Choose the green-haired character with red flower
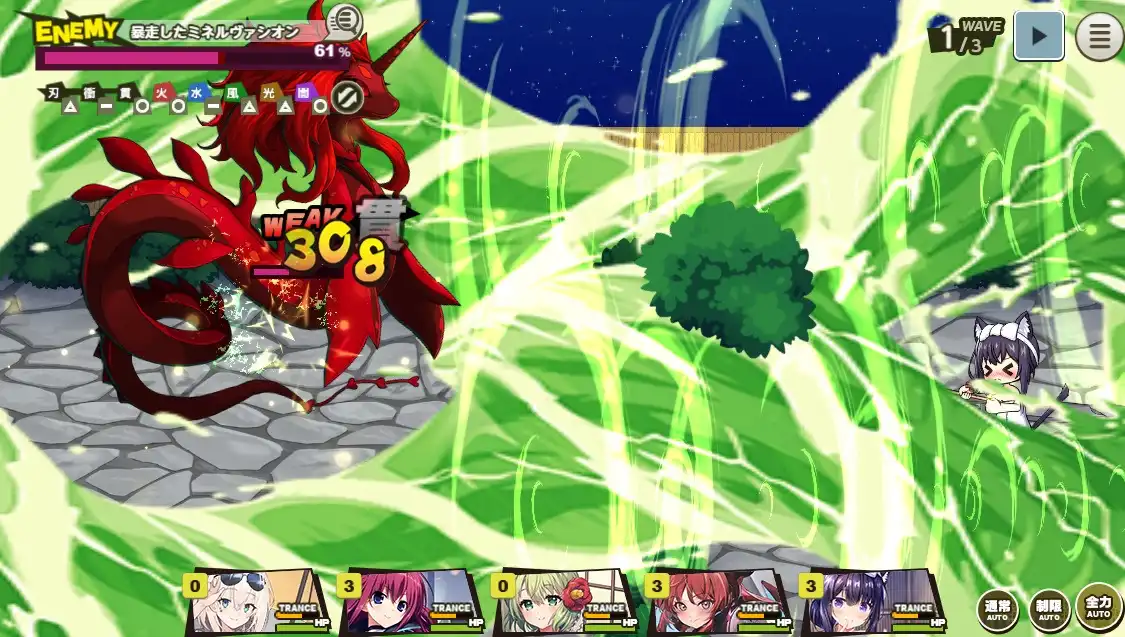Viewport: 1125px width, 637px height. 562,602
